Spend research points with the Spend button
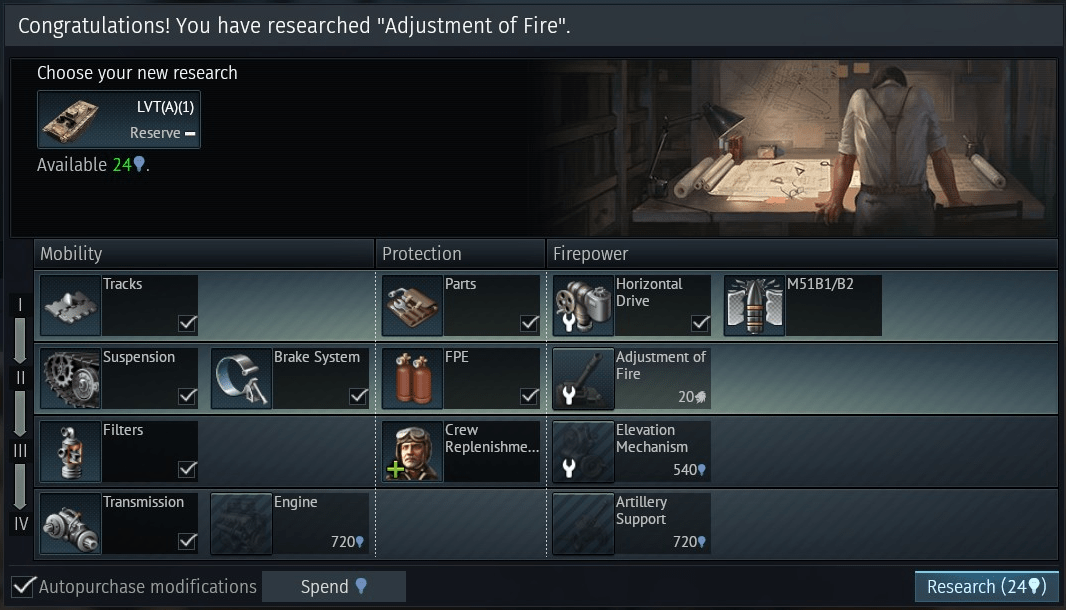 [x=334, y=587]
